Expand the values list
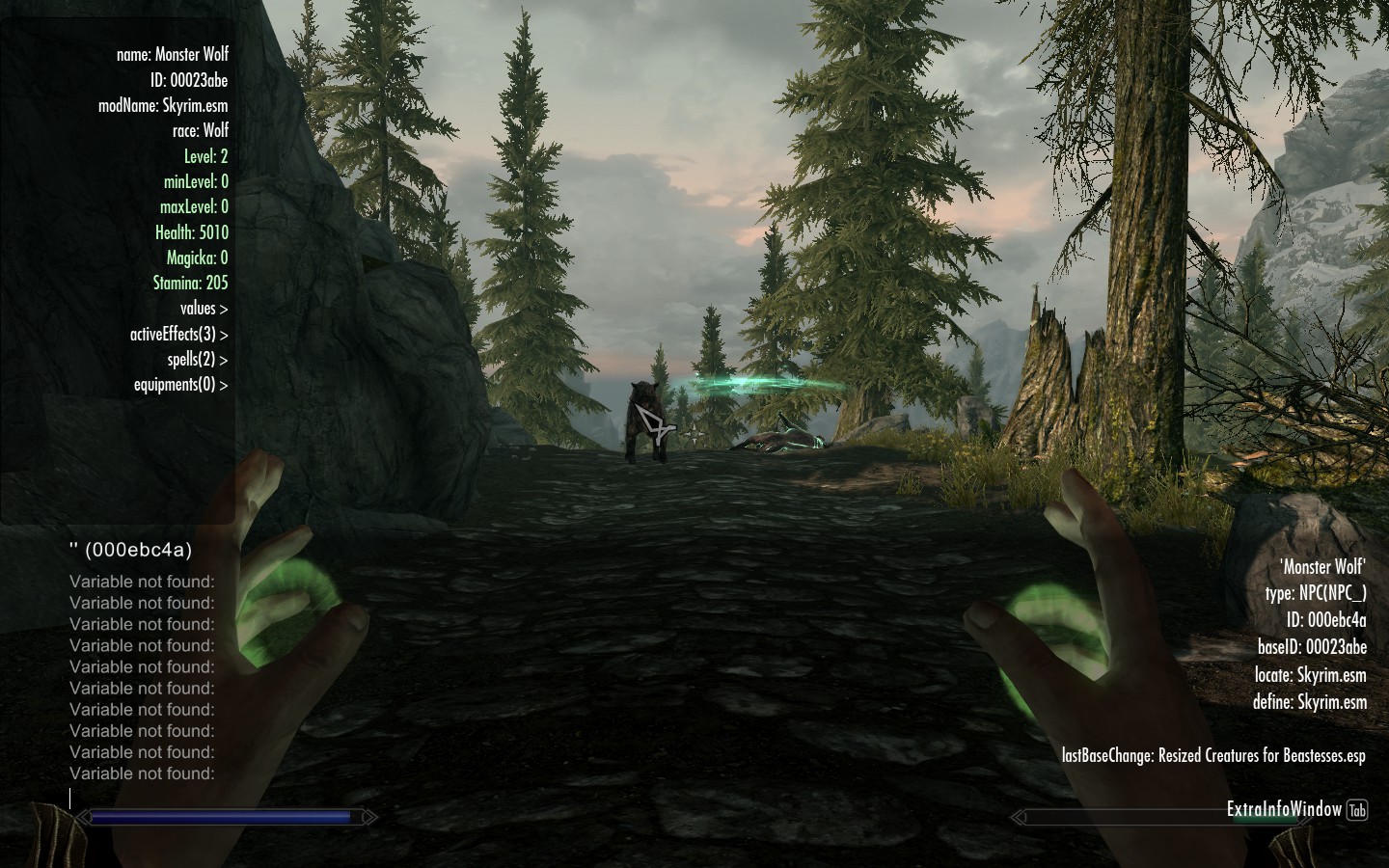The width and height of the screenshot is (1389, 868). click(x=204, y=309)
